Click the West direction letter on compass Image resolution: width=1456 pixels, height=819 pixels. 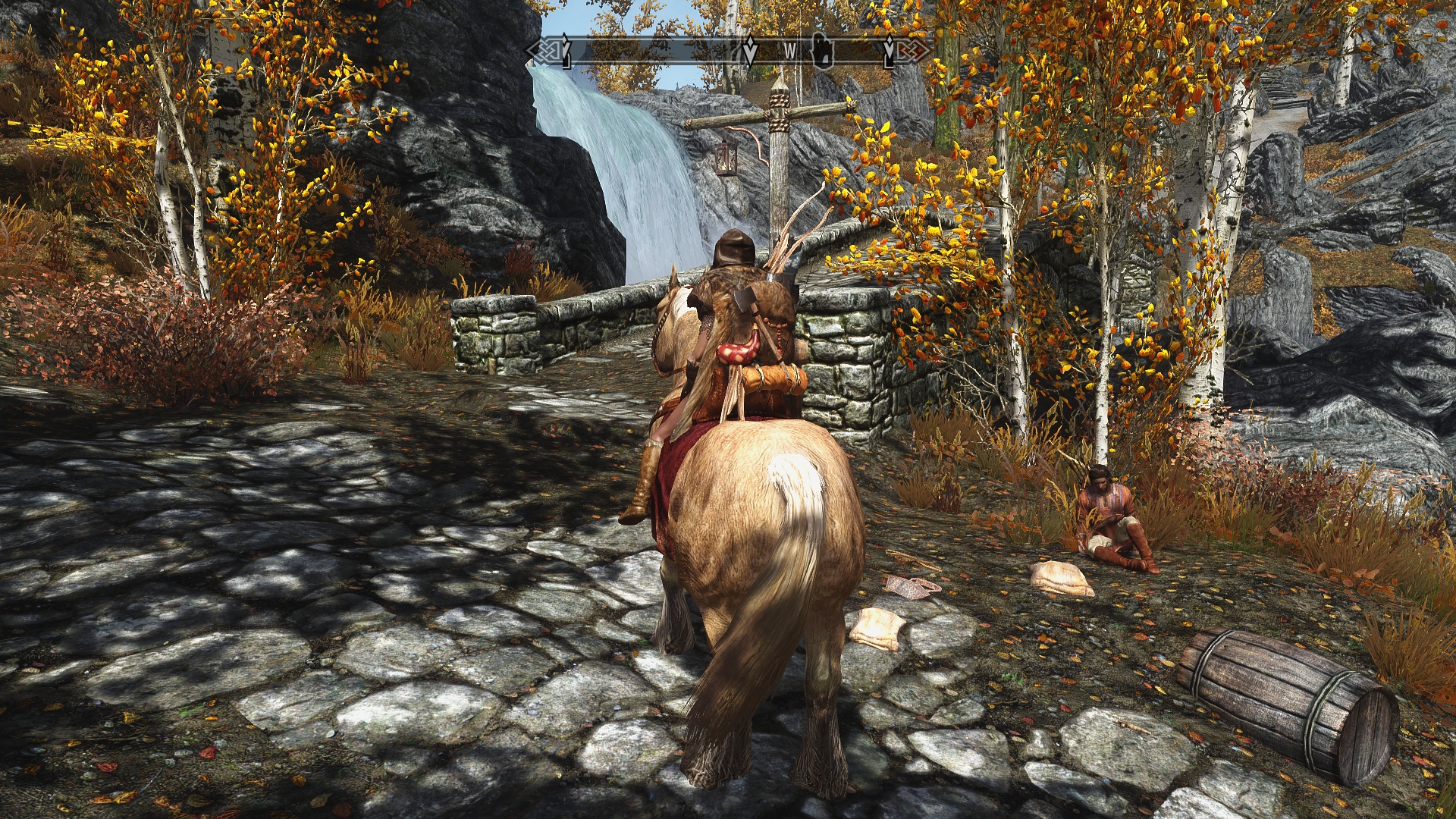pyautogui.click(x=789, y=52)
